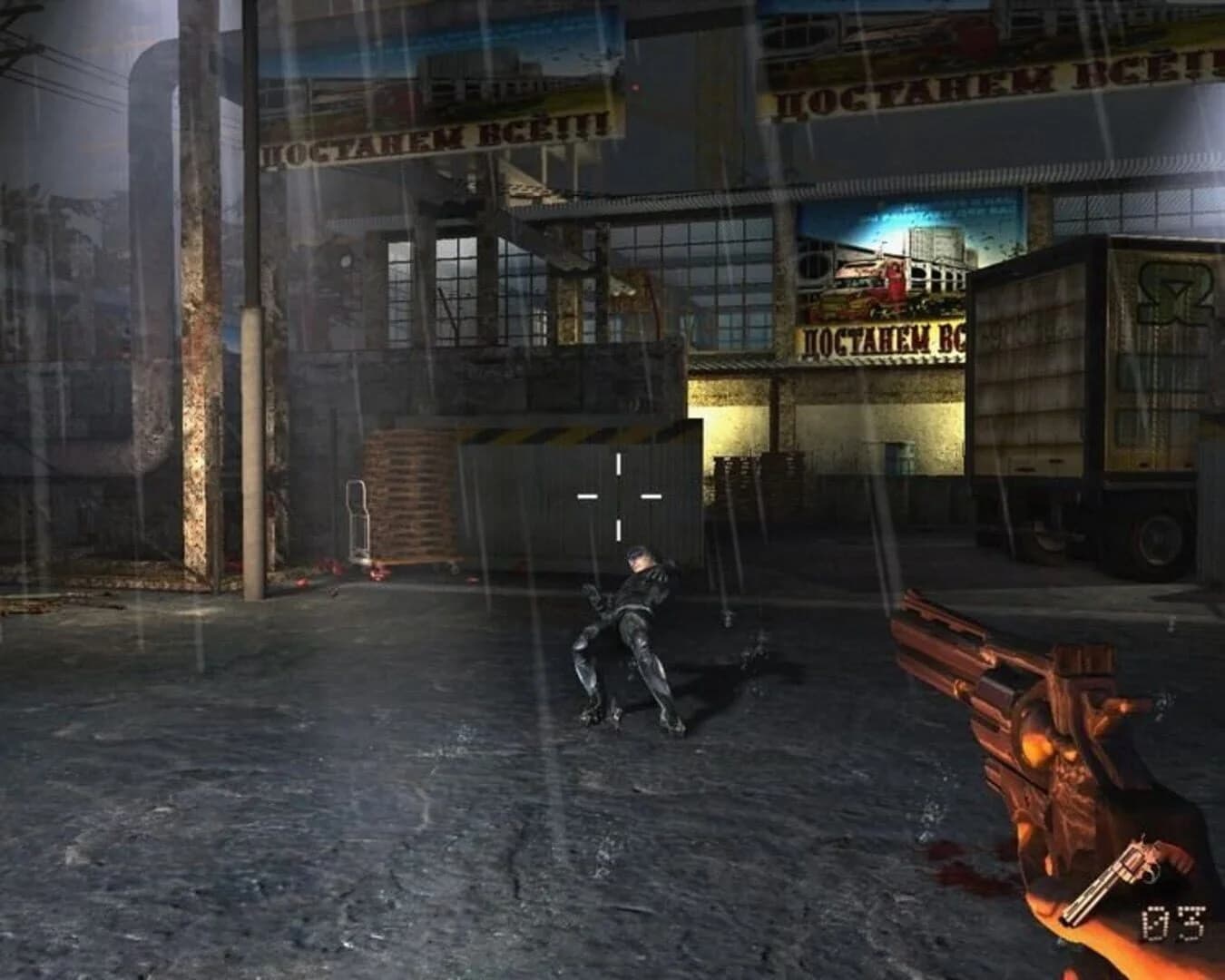Click the crosshair at screen center
Screen dimensions: 1225x980
pyautogui.click(x=618, y=495)
